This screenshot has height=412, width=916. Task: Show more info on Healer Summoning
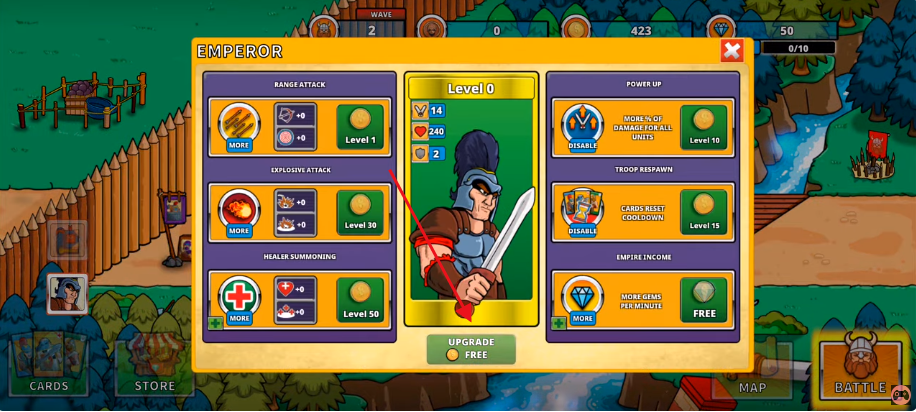(x=239, y=318)
